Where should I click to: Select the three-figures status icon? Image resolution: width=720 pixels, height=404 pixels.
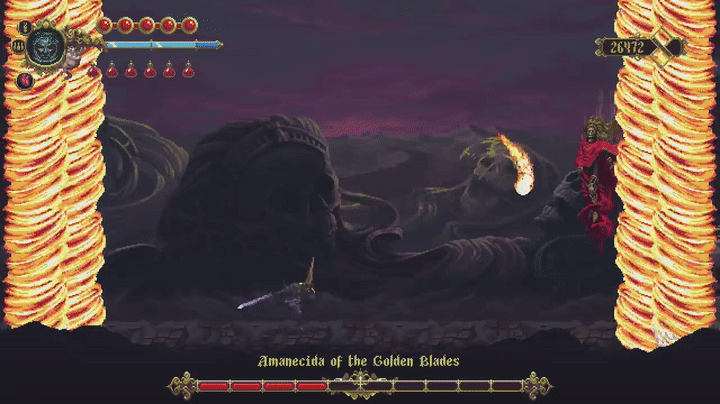click(x=17, y=46)
